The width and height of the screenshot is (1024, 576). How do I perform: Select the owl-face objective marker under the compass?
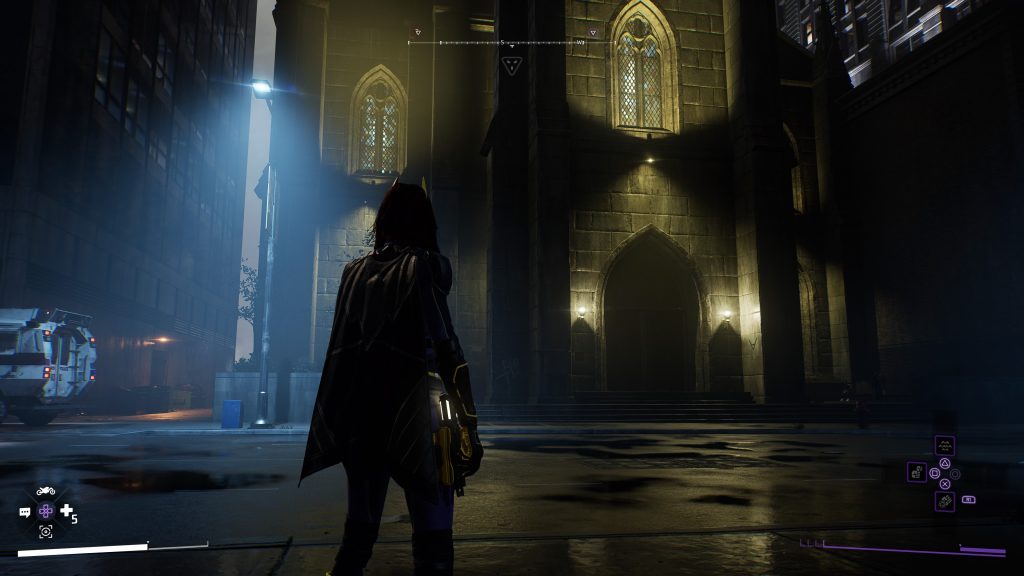511,66
